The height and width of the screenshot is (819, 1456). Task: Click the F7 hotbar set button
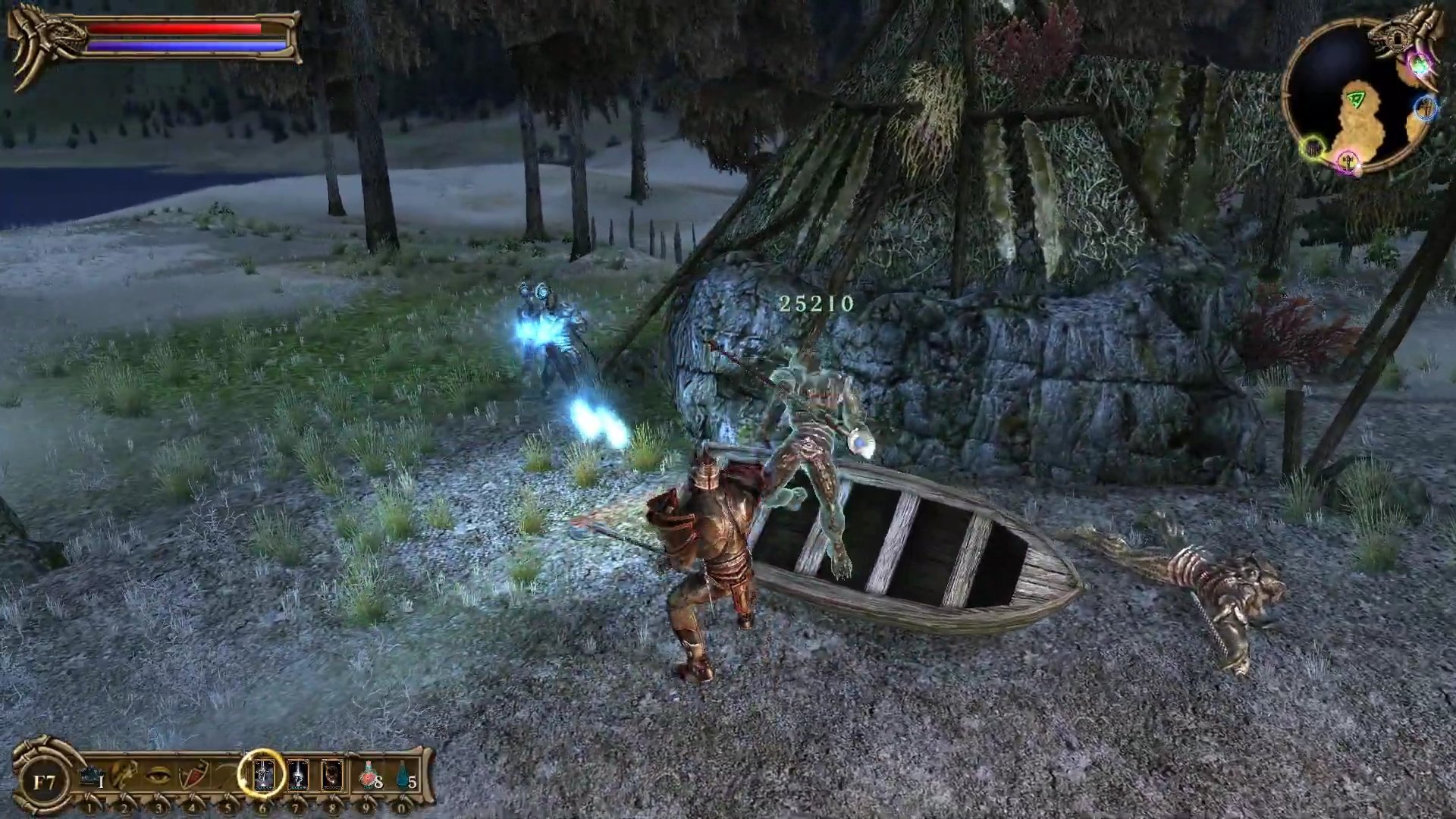coord(44,781)
